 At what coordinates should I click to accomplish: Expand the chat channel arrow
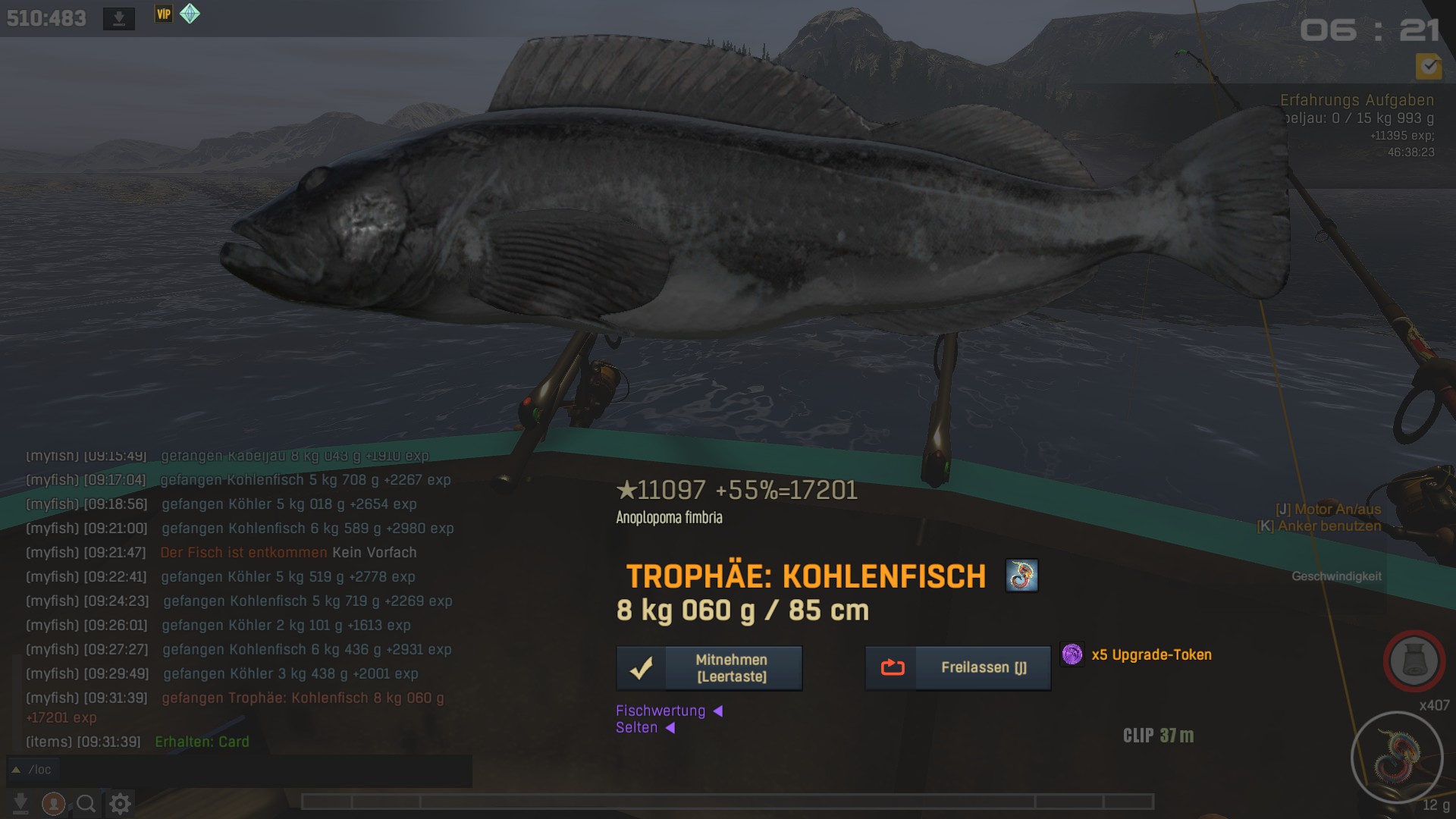[x=16, y=770]
